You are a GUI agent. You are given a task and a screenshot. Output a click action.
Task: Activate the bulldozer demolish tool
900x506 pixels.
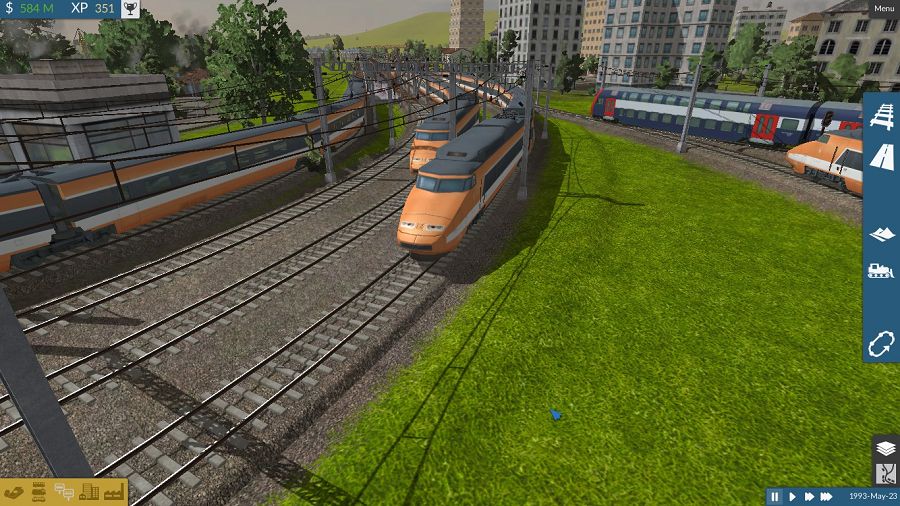click(x=881, y=270)
